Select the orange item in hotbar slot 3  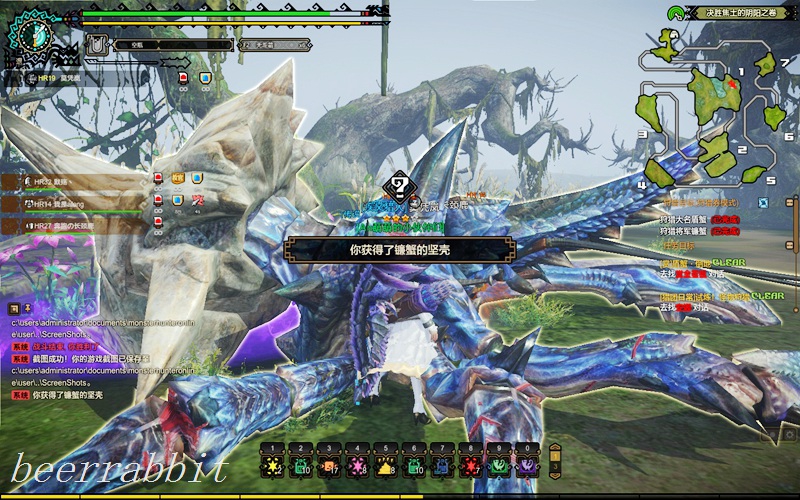[x=328, y=466]
